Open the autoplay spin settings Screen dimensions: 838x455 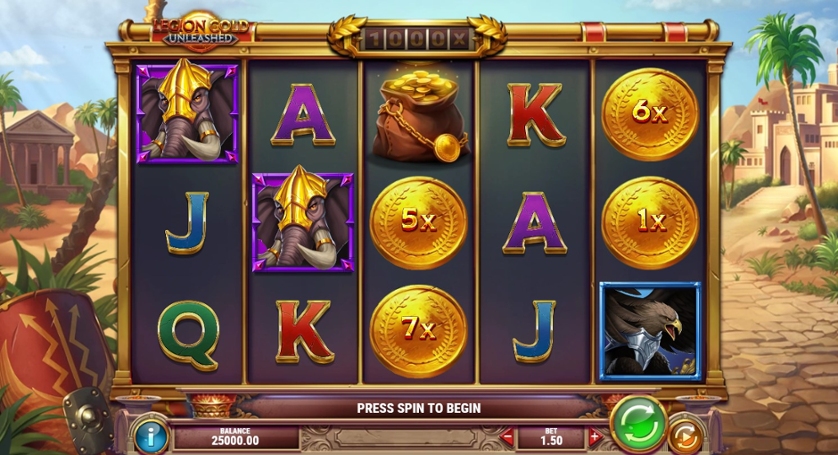pos(686,436)
